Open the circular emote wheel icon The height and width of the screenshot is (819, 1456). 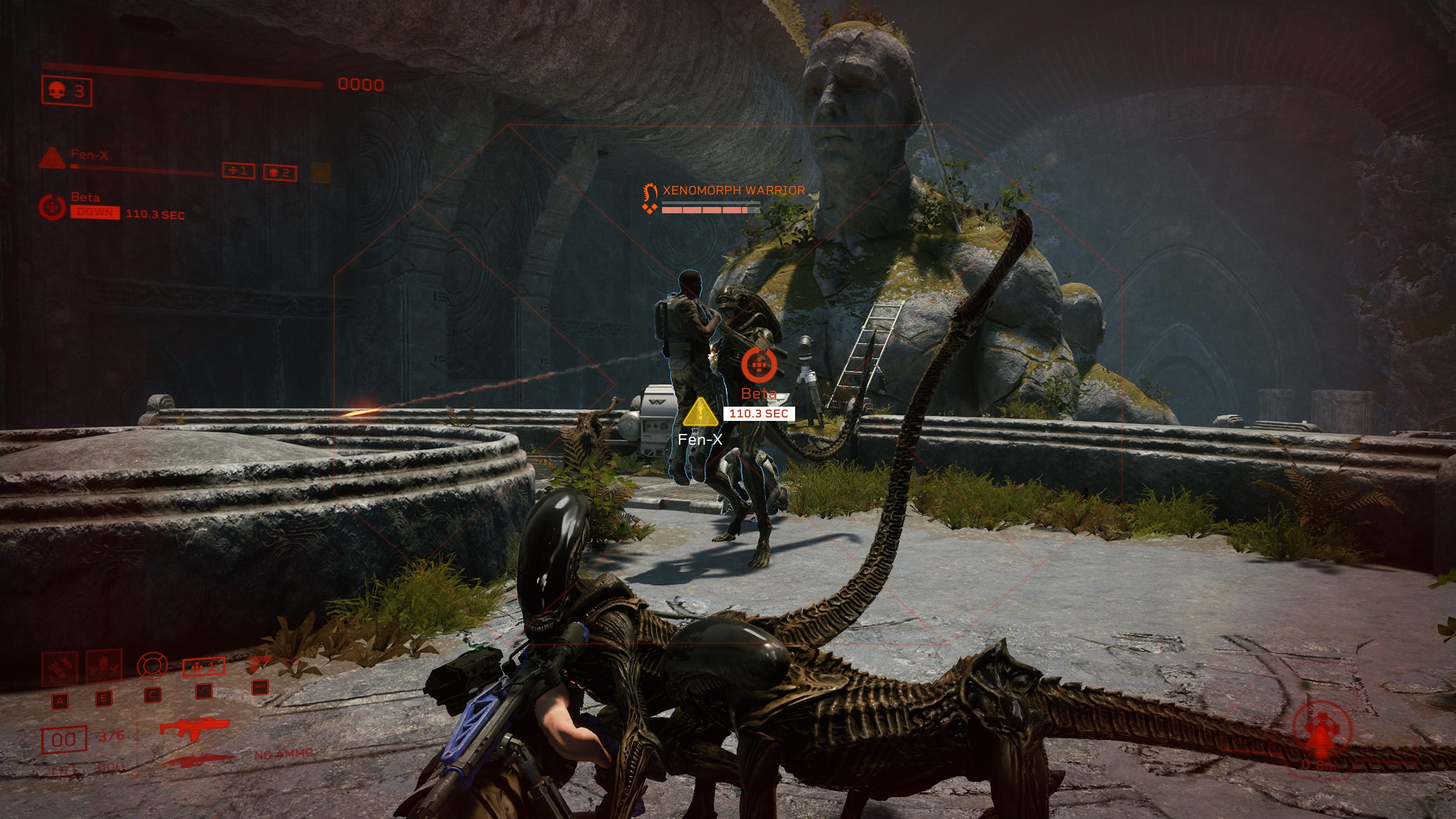click(152, 665)
